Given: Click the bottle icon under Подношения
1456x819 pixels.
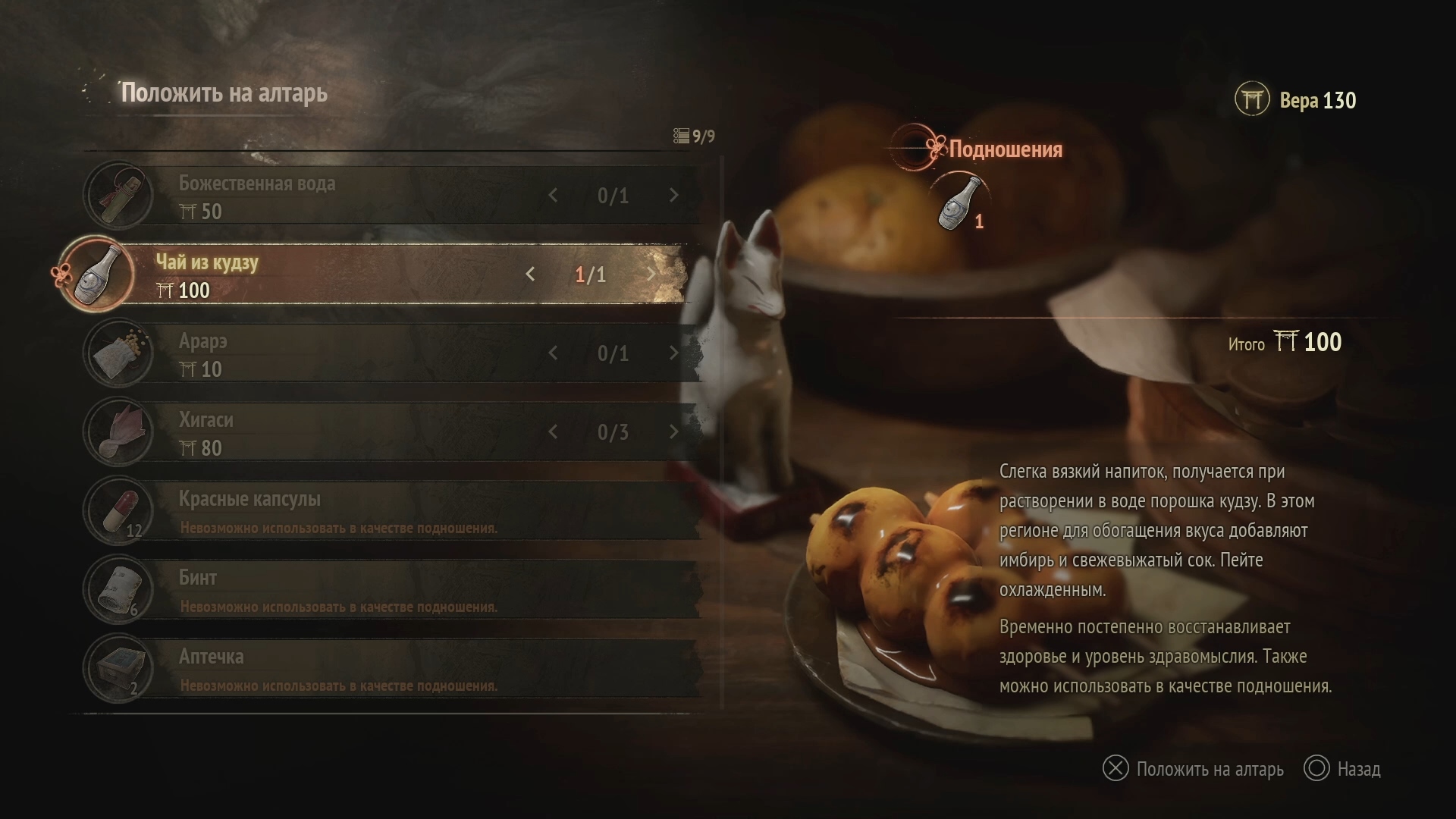Looking at the screenshot, I should click(959, 202).
